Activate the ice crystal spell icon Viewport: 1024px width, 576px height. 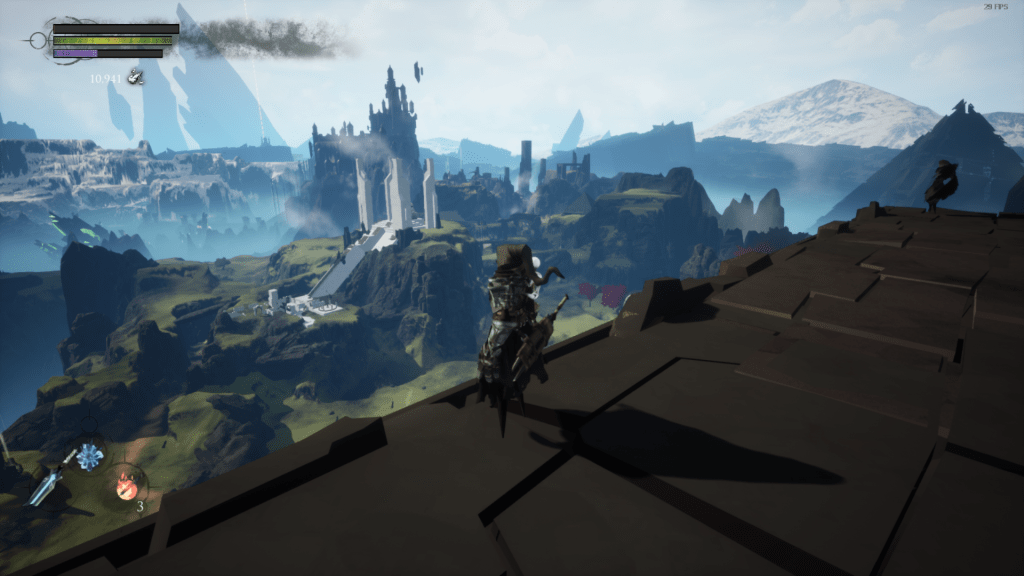tap(90, 457)
